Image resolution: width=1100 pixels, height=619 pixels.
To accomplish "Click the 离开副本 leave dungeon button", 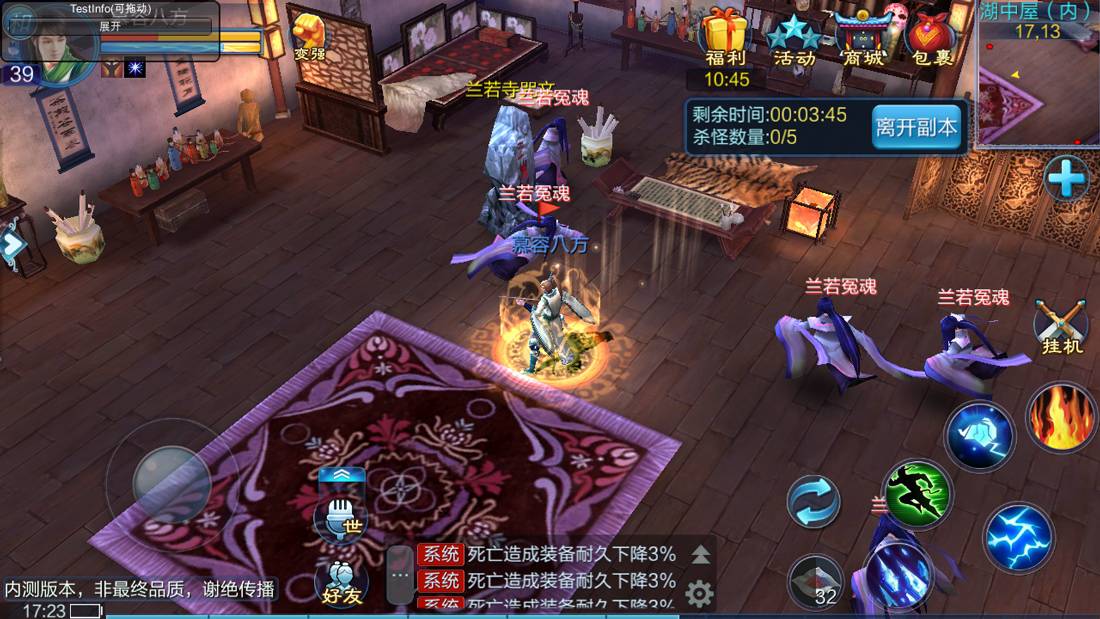I will tap(916, 127).
